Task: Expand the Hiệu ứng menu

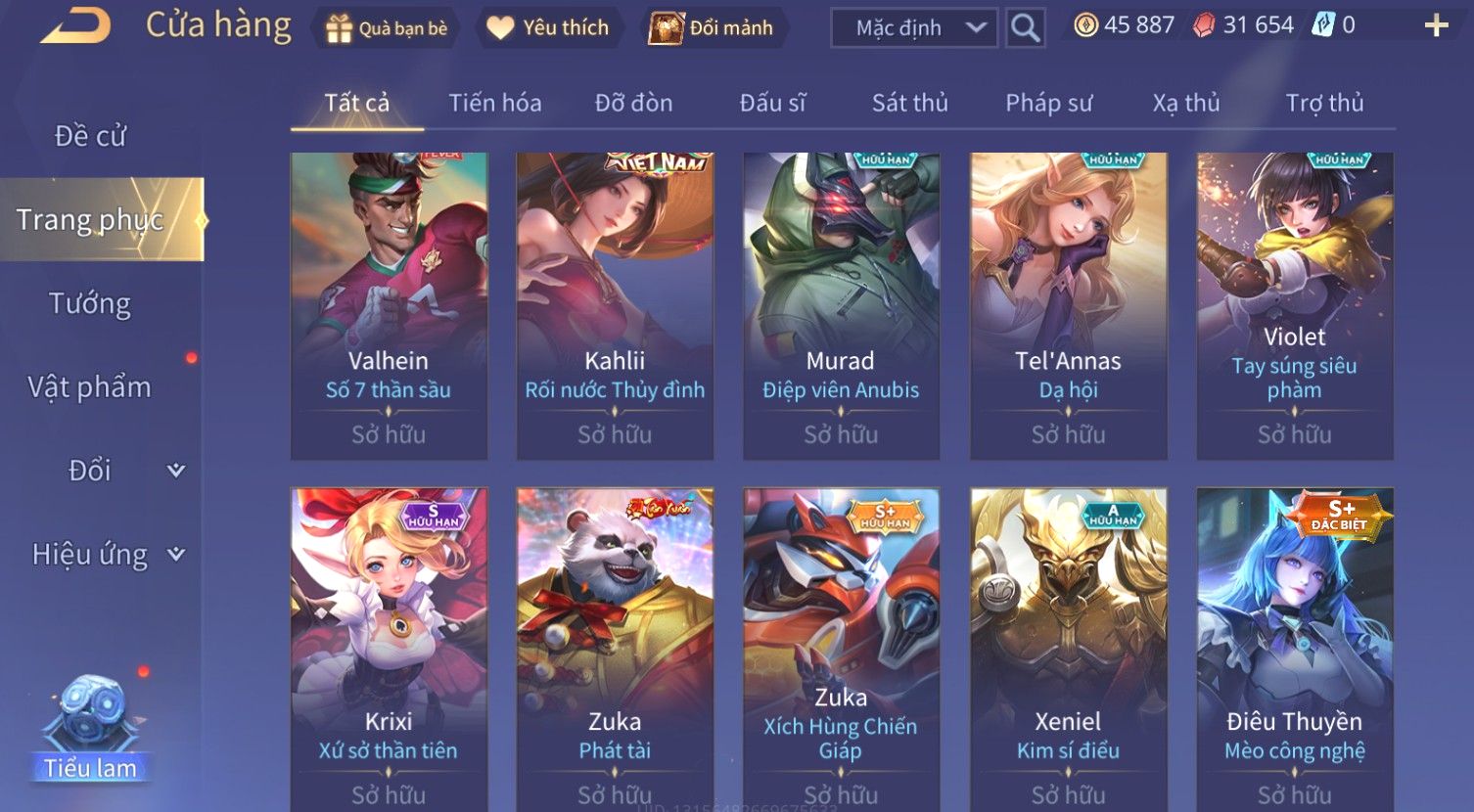Action: tap(108, 555)
